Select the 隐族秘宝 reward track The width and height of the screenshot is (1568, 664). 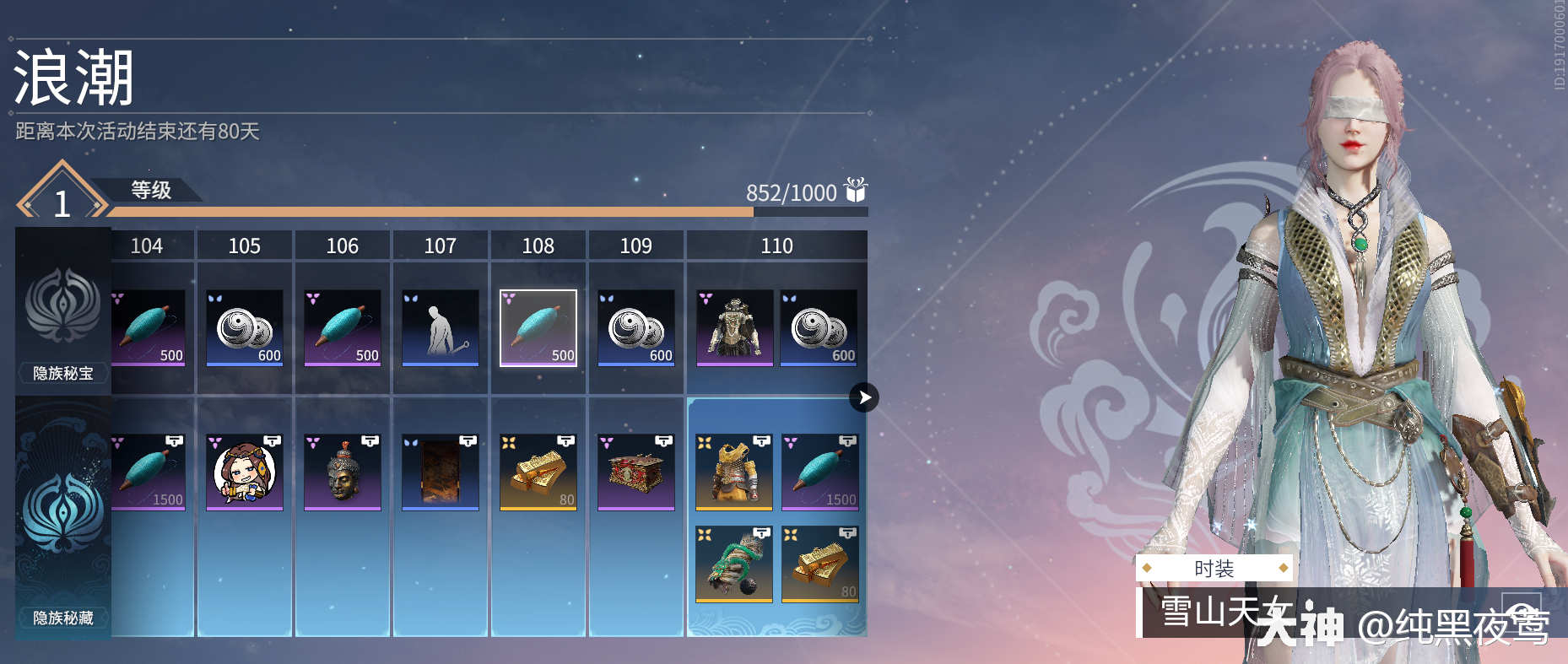63,312
